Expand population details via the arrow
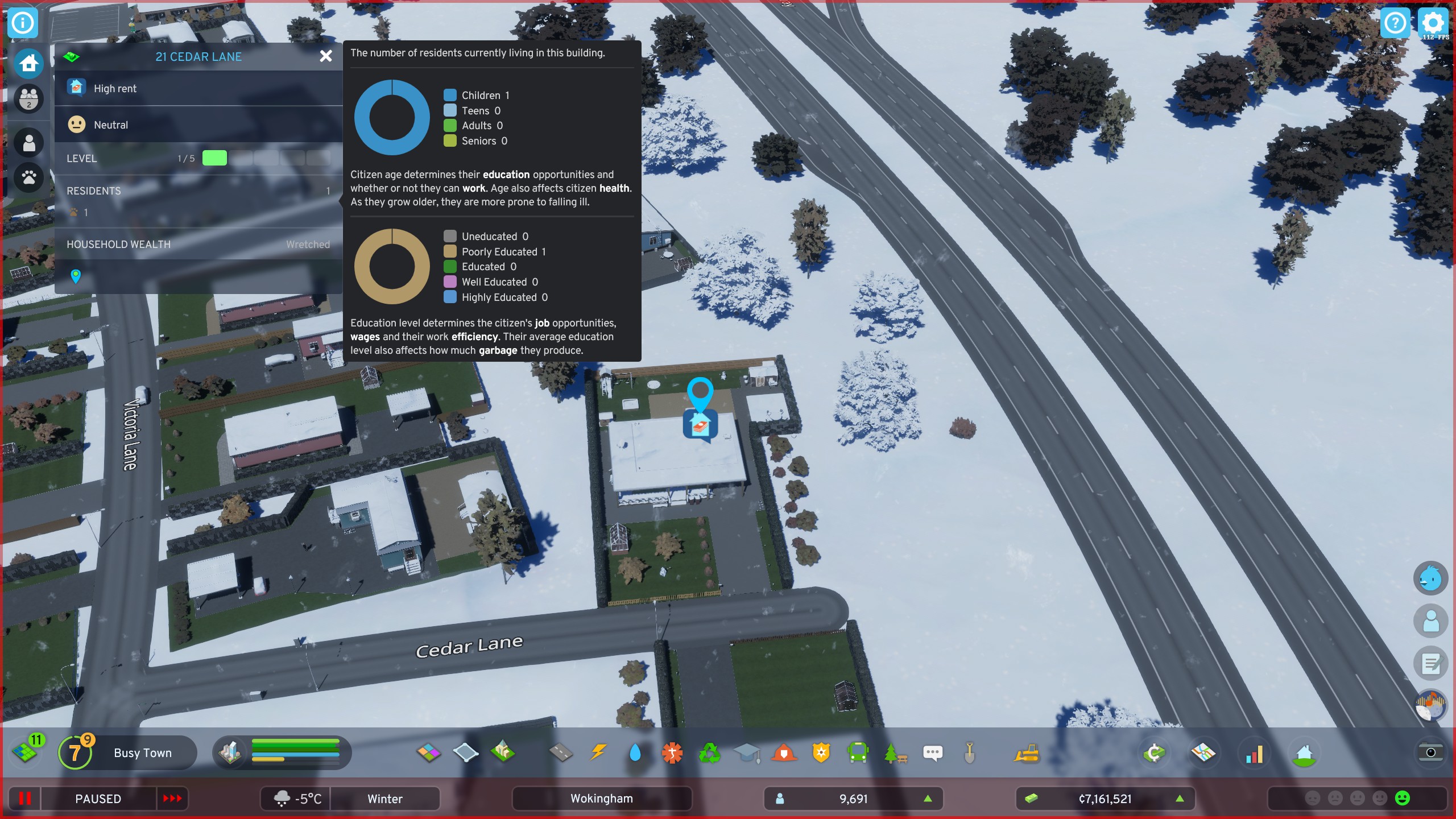The height and width of the screenshot is (819, 1456). tap(929, 799)
